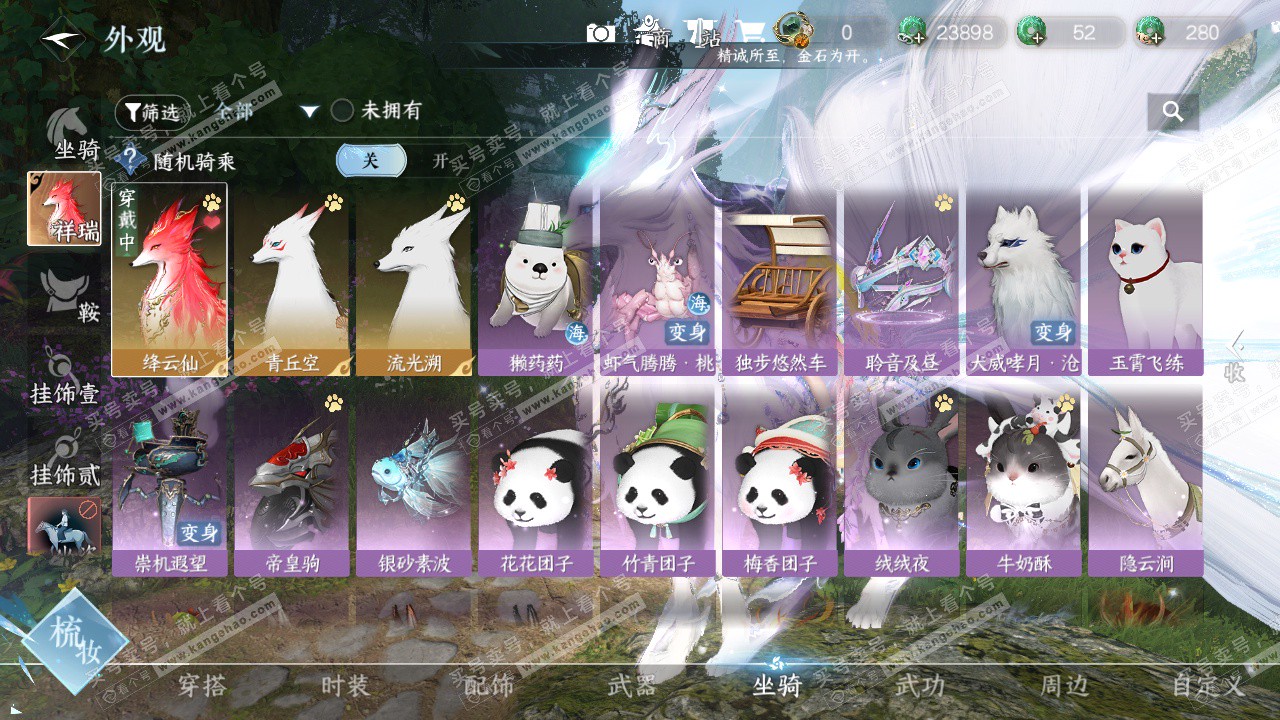This screenshot has width=1280, height=720.
Task: Switch to the 鞍 saddle tab
Action: click(66, 295)
